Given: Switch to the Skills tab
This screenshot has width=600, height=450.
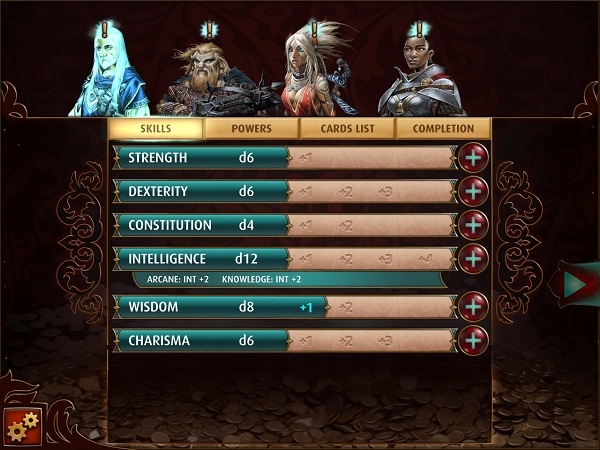Looking at the screenshot, I should (x=155, y=129).
